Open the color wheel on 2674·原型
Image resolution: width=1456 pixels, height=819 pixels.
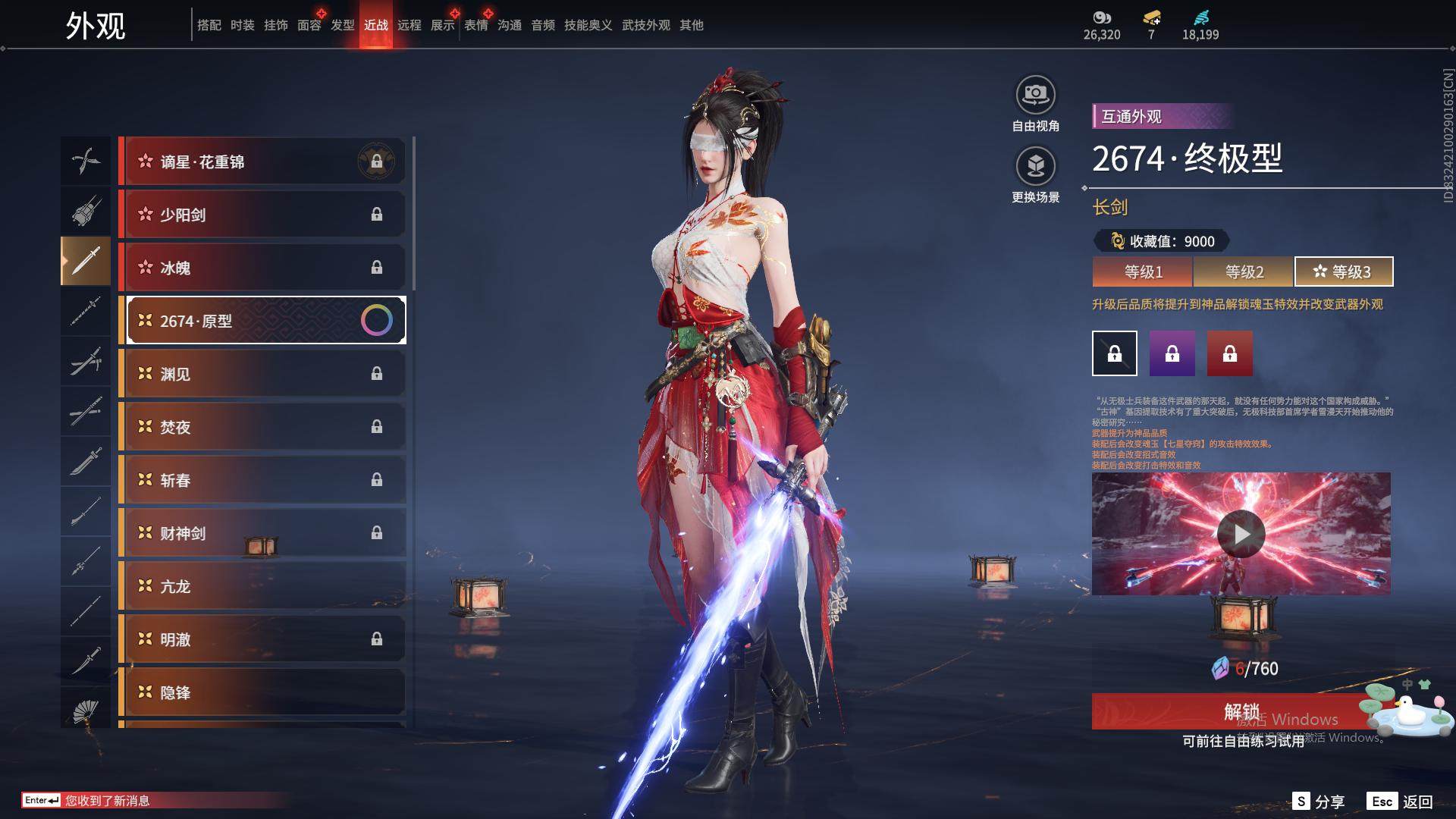pyautogui.click(x=377, y=321)
